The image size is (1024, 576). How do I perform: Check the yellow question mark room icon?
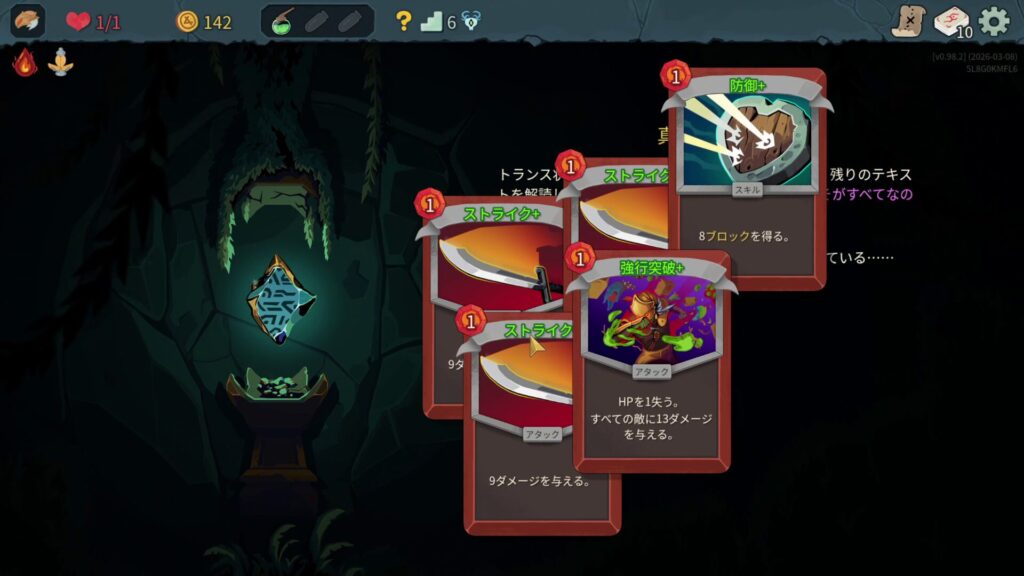pos(403,21)
